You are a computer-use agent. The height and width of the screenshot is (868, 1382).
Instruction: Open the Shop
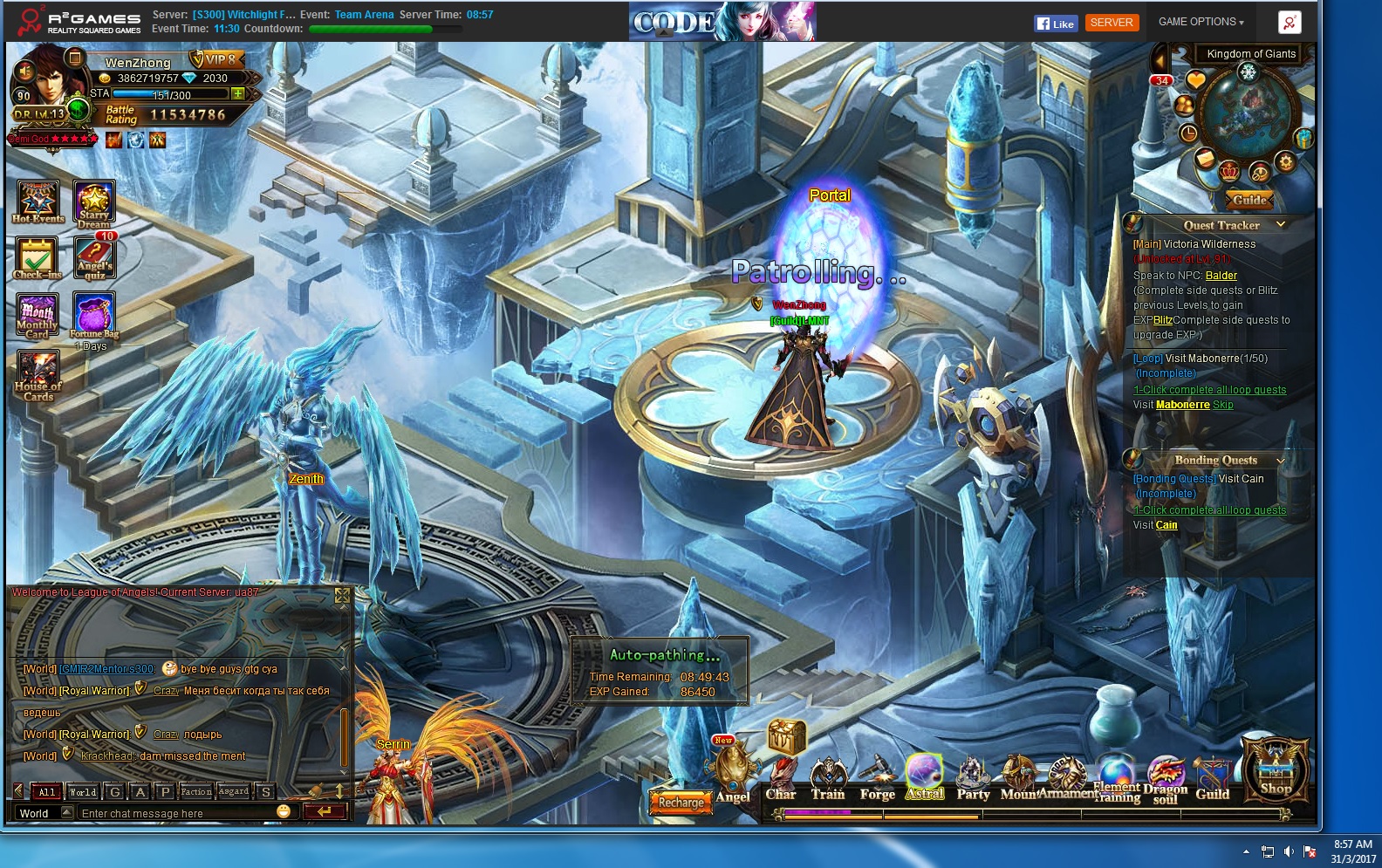tap(1276, 770)
